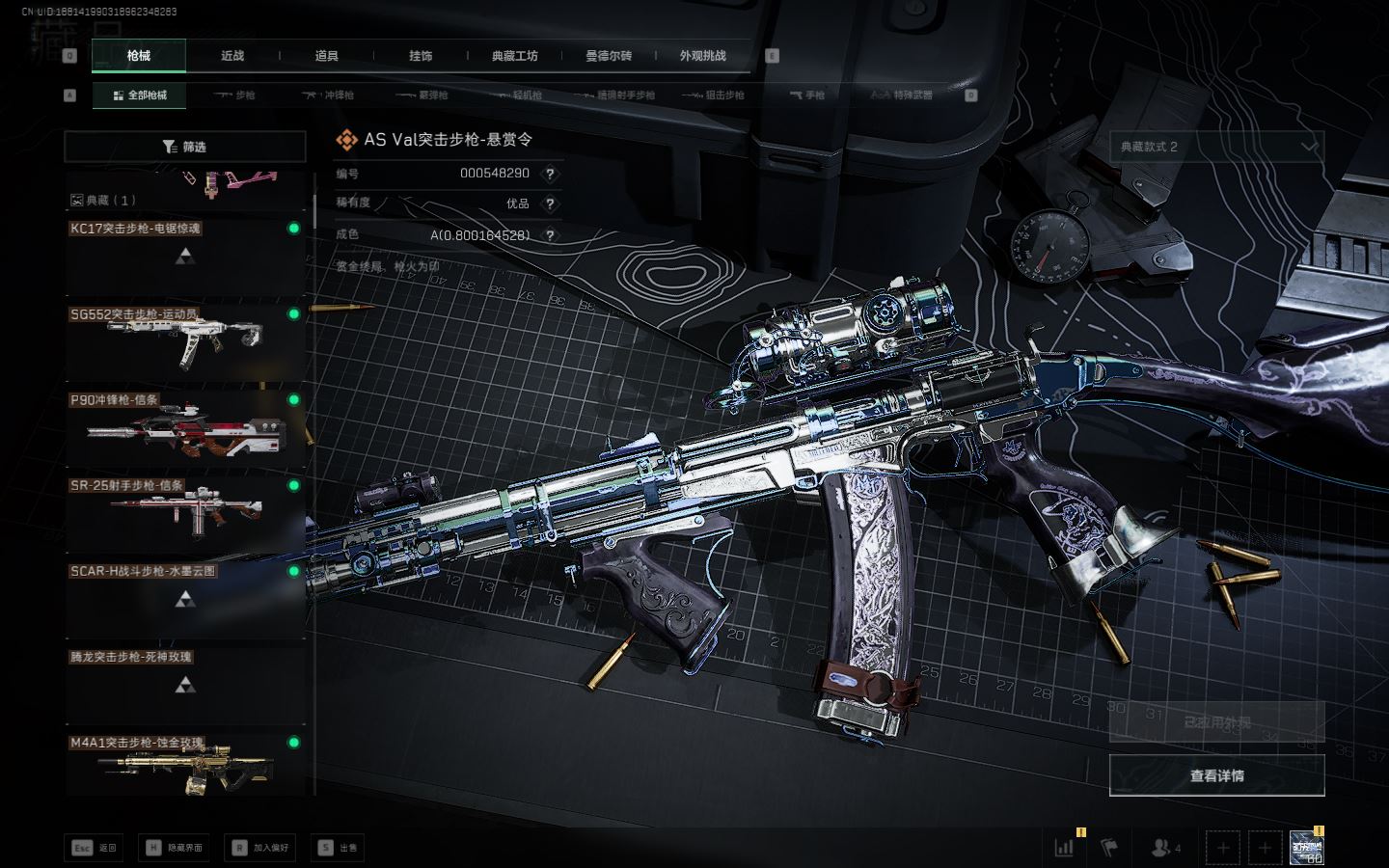Select the 挂饰 charms tab
The height and width of the screenshot is (868, 1389).
421,56
